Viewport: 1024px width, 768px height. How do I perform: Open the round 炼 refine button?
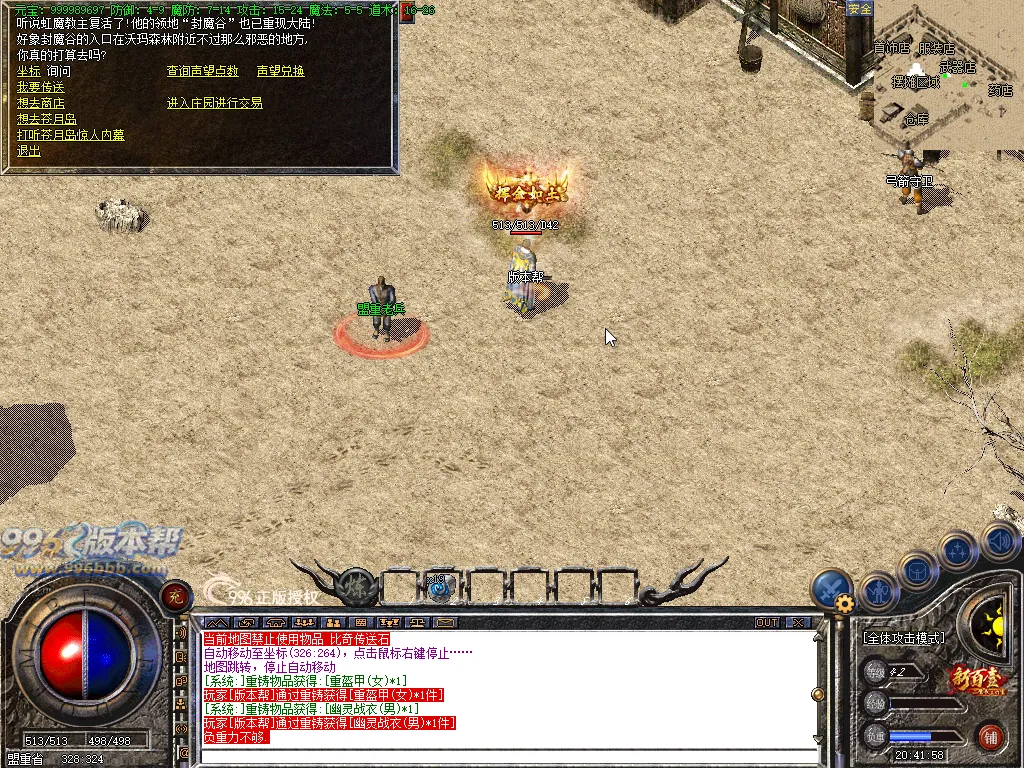click(x=355, y=587)
